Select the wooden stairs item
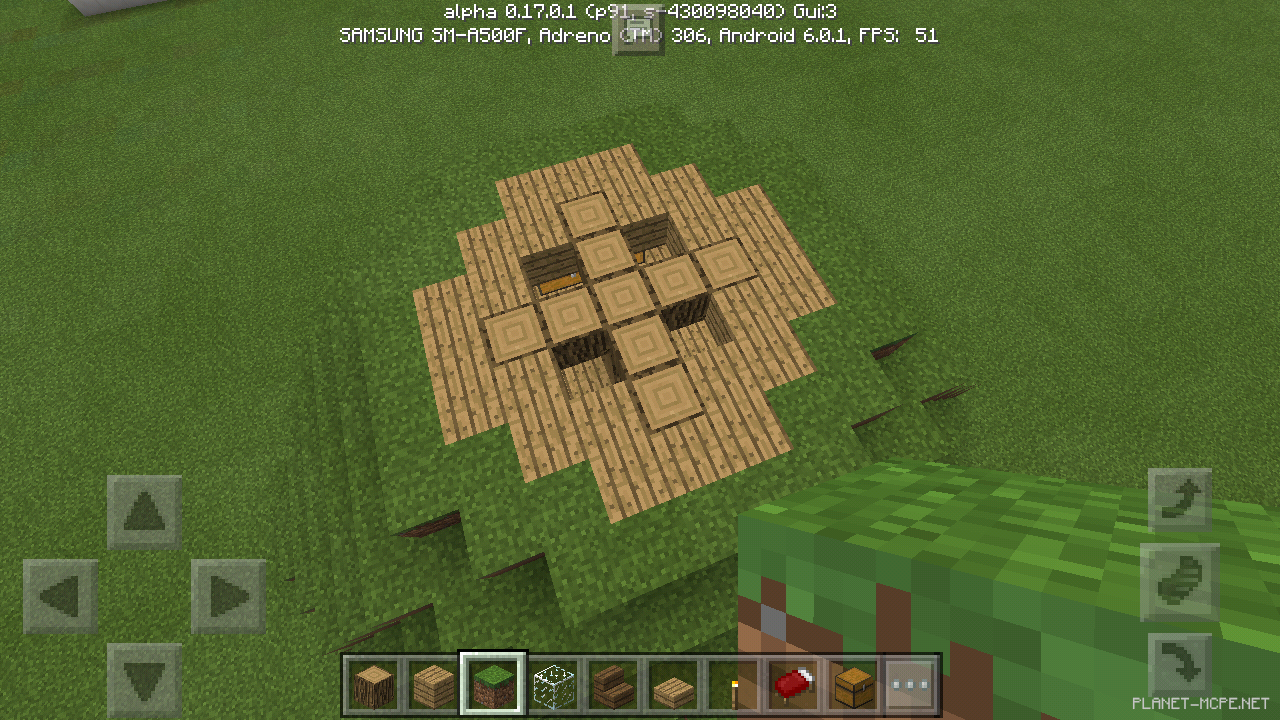1280x720 pixels. [613, 685]
